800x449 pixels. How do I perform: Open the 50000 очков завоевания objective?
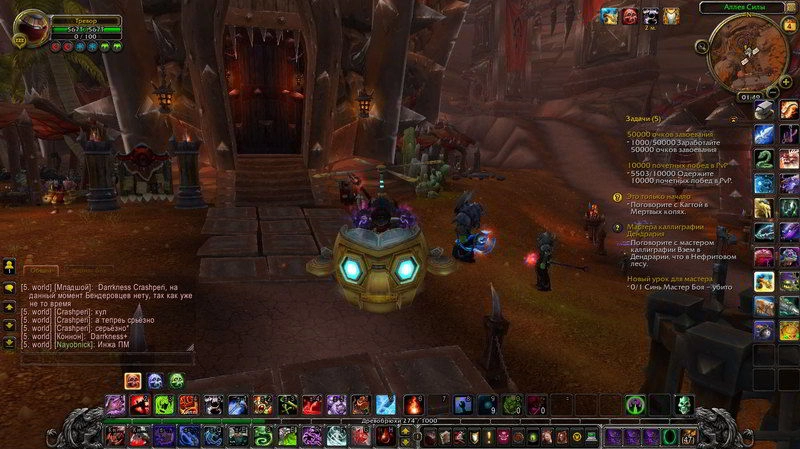(x=670, y=134)
